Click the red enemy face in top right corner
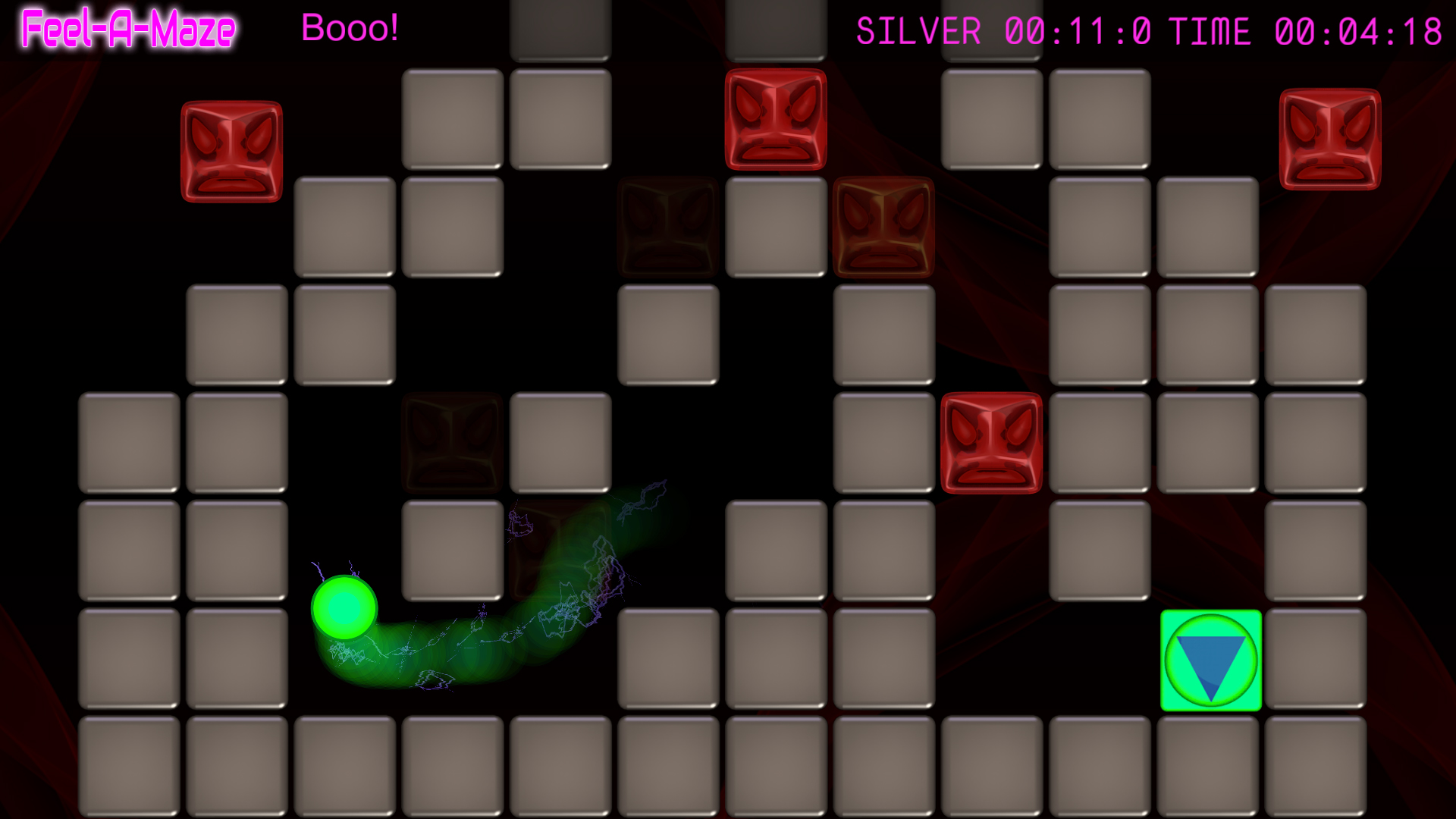This screenshot has height=819, width=1456. tap(1329, 140)
